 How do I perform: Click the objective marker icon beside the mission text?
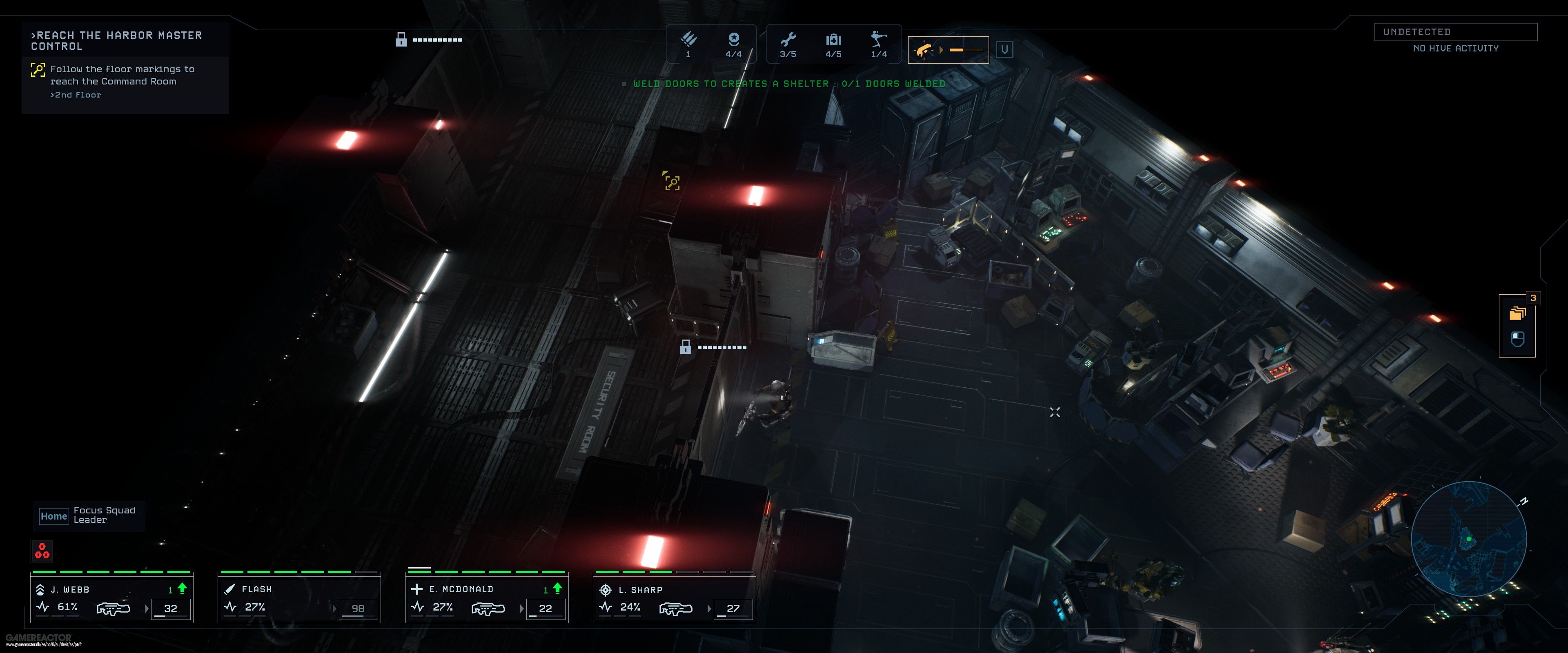(x=38, y=71)
